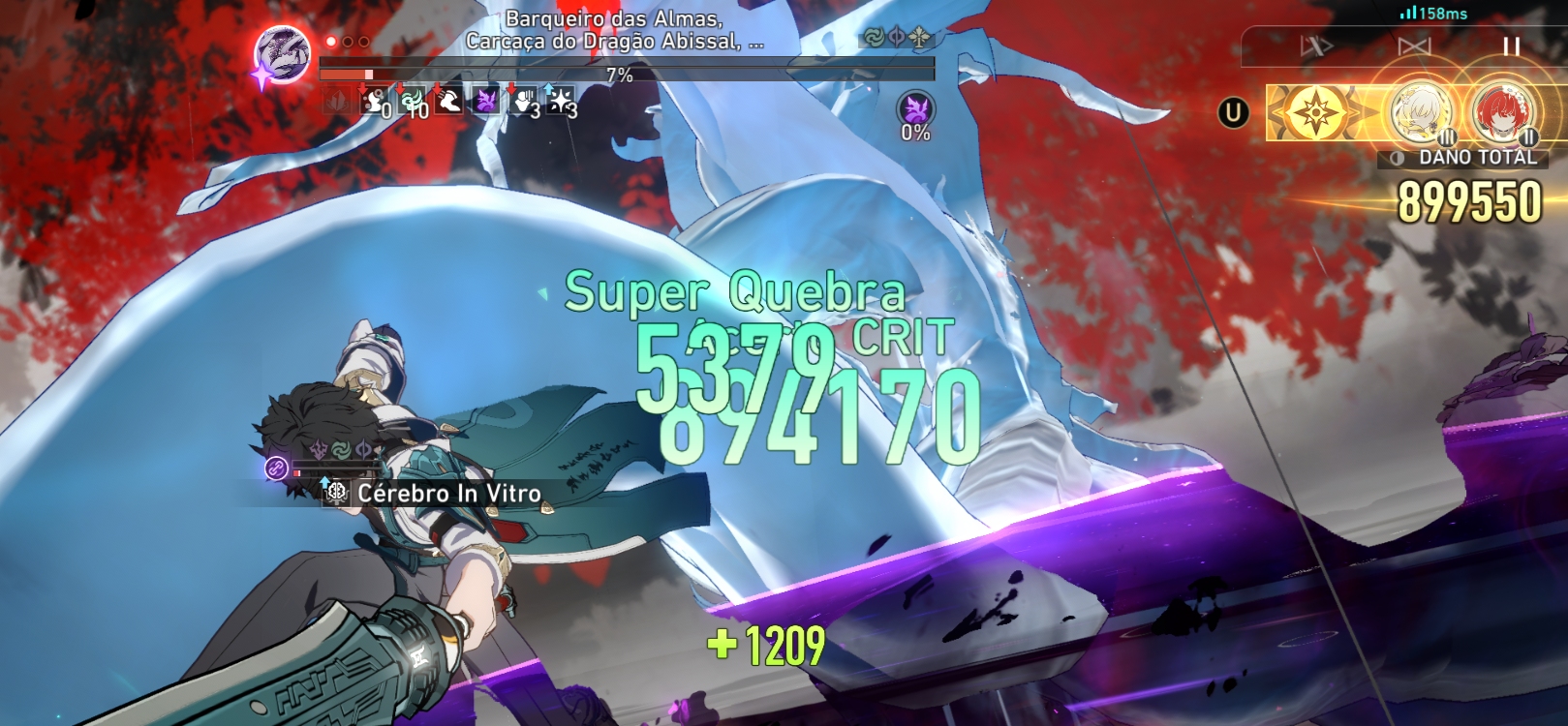Inspect the purple dragon 0% gauge icon

point(915,108)
